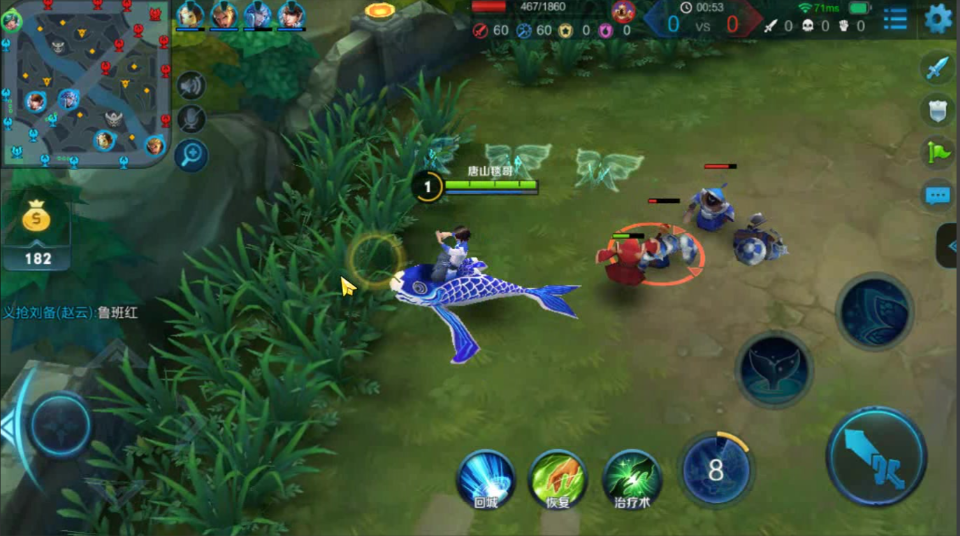Open the quick chat bubble
Viewport: 960px width, 536px height.
[x=937, y=195]
